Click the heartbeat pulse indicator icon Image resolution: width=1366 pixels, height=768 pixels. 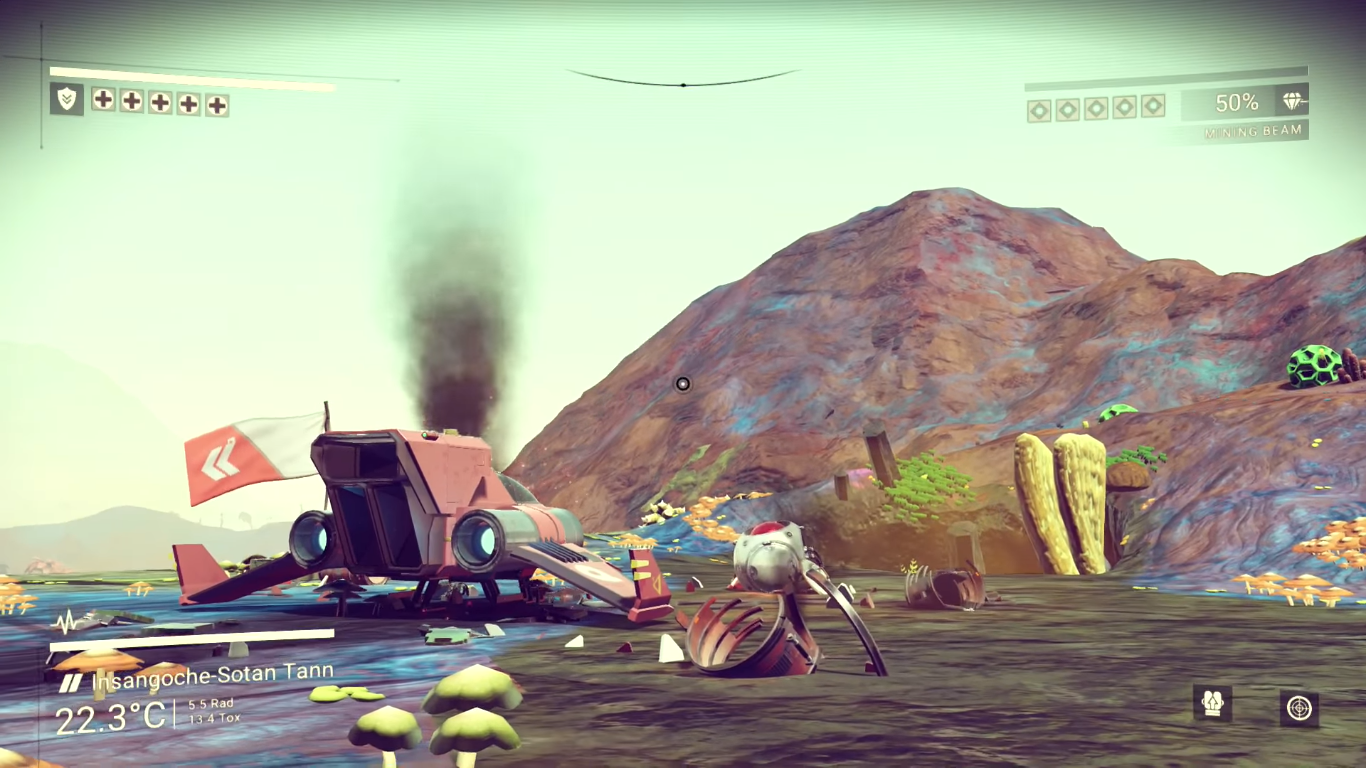click(x=65, y=623)
